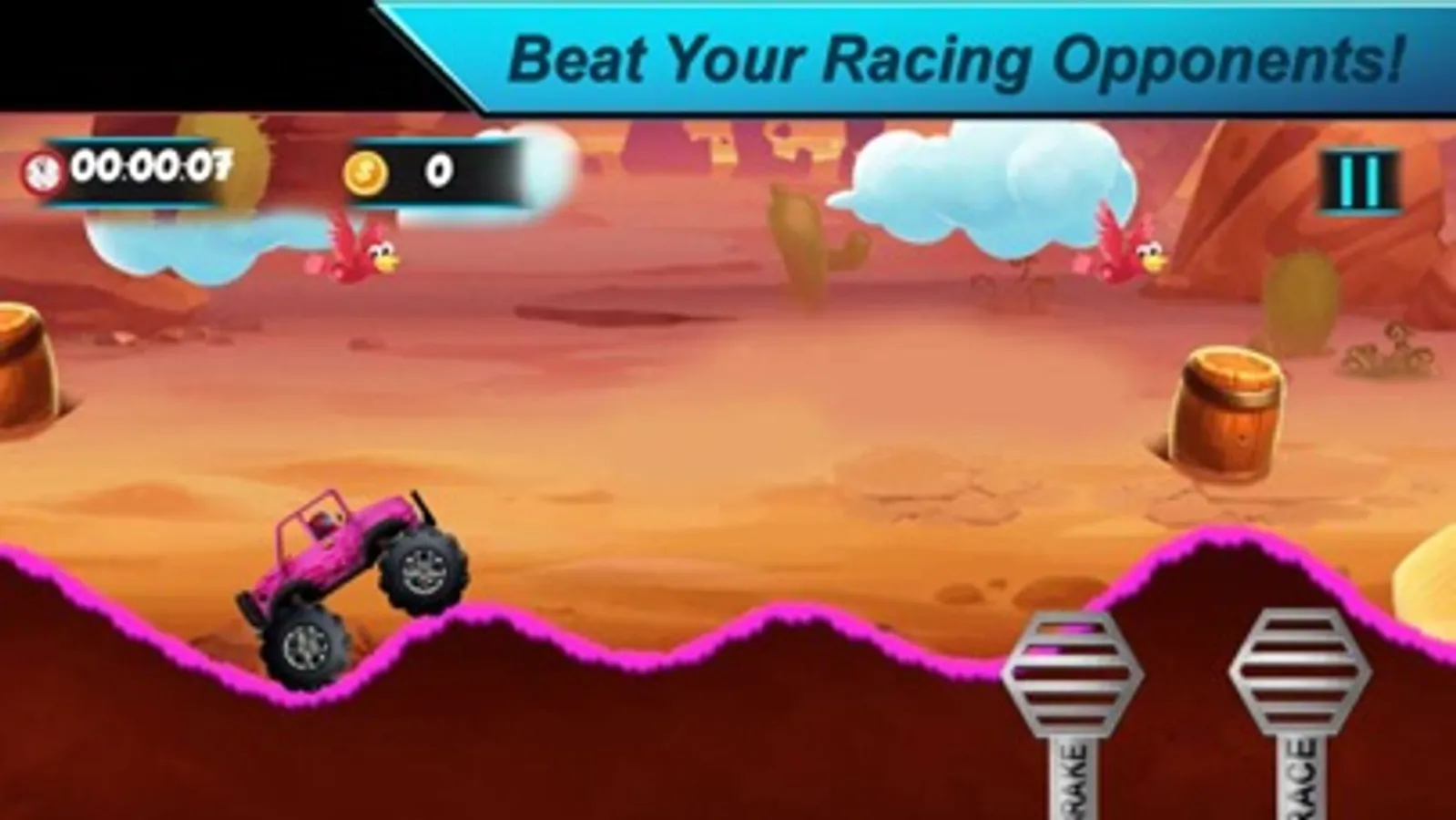Tap the rear wheel of the monster truck
The height and width of the screenshot is (820, 1456).
tap(305, 647)
